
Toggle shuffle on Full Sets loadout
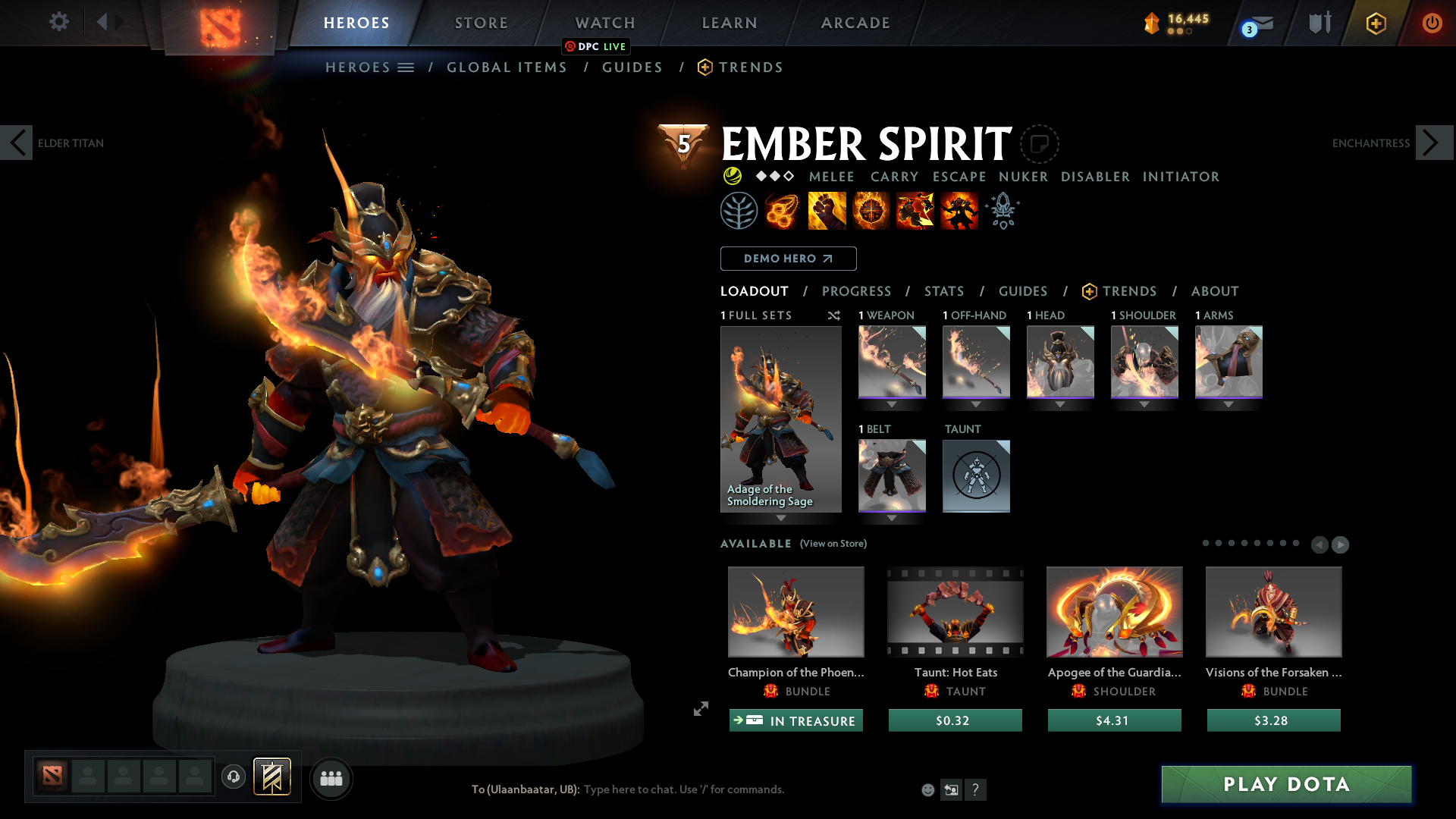833,315
